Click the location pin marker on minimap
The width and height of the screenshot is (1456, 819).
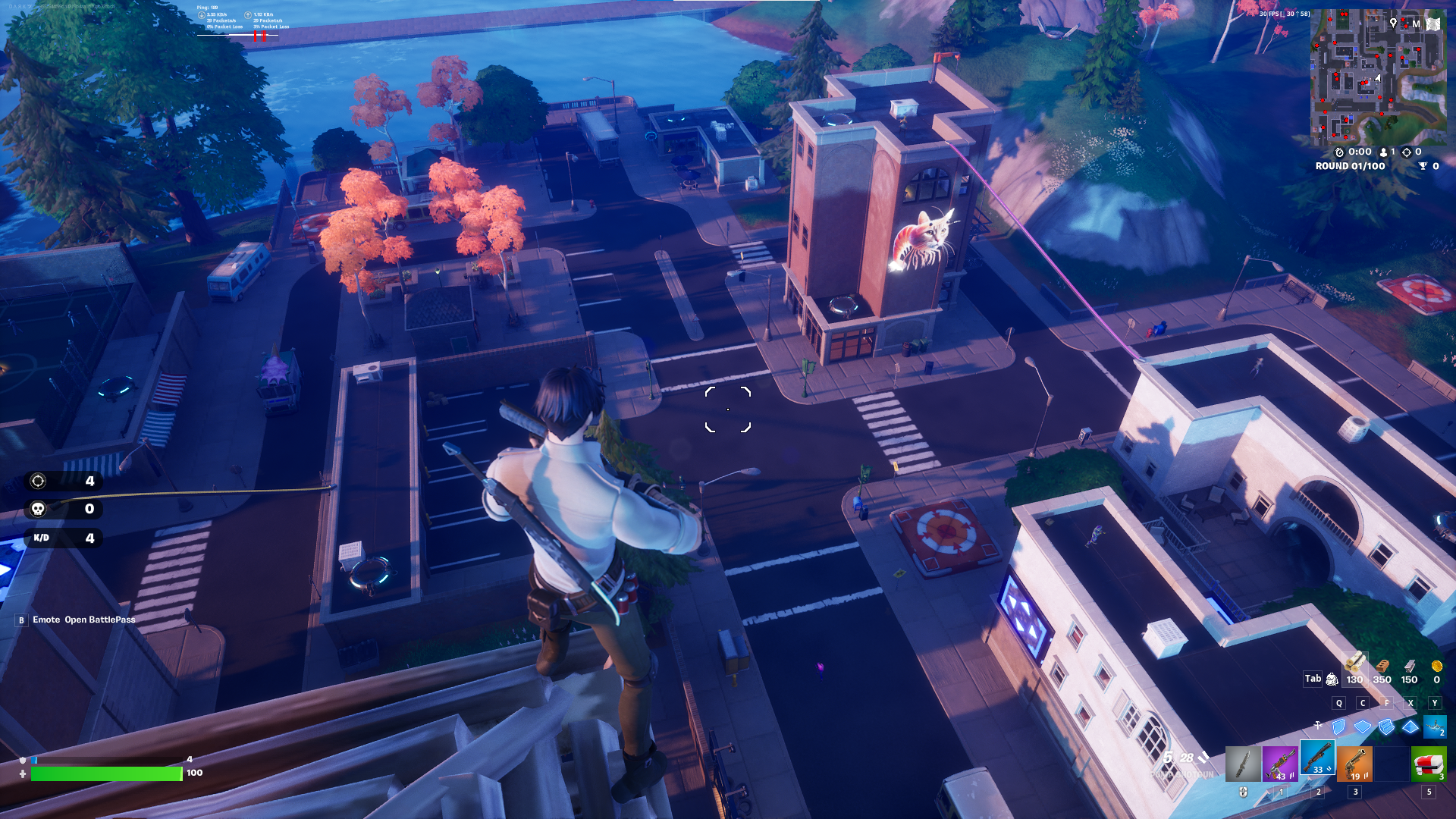[1393, 24]
